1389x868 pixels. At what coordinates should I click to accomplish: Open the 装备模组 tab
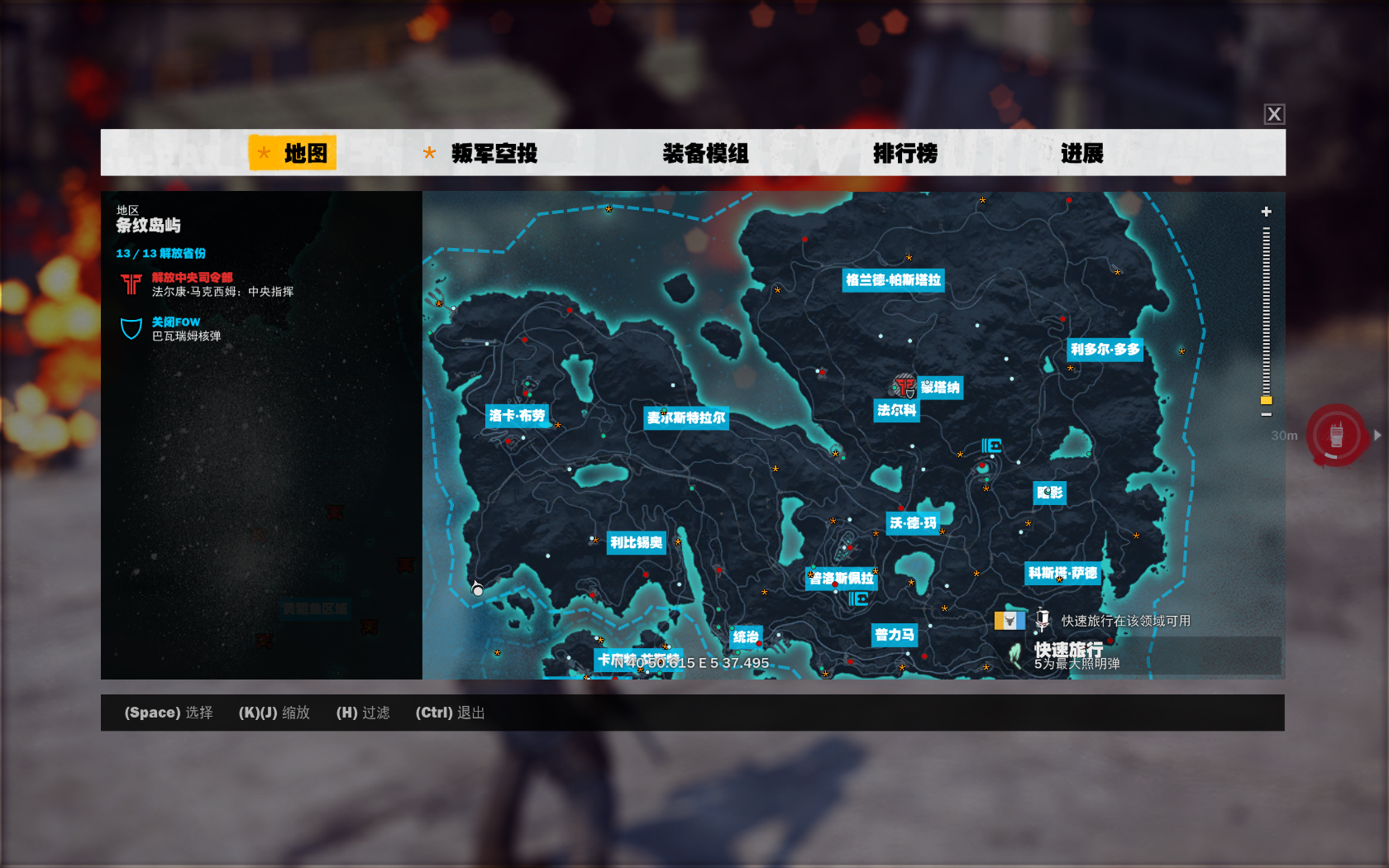(705, 153)
